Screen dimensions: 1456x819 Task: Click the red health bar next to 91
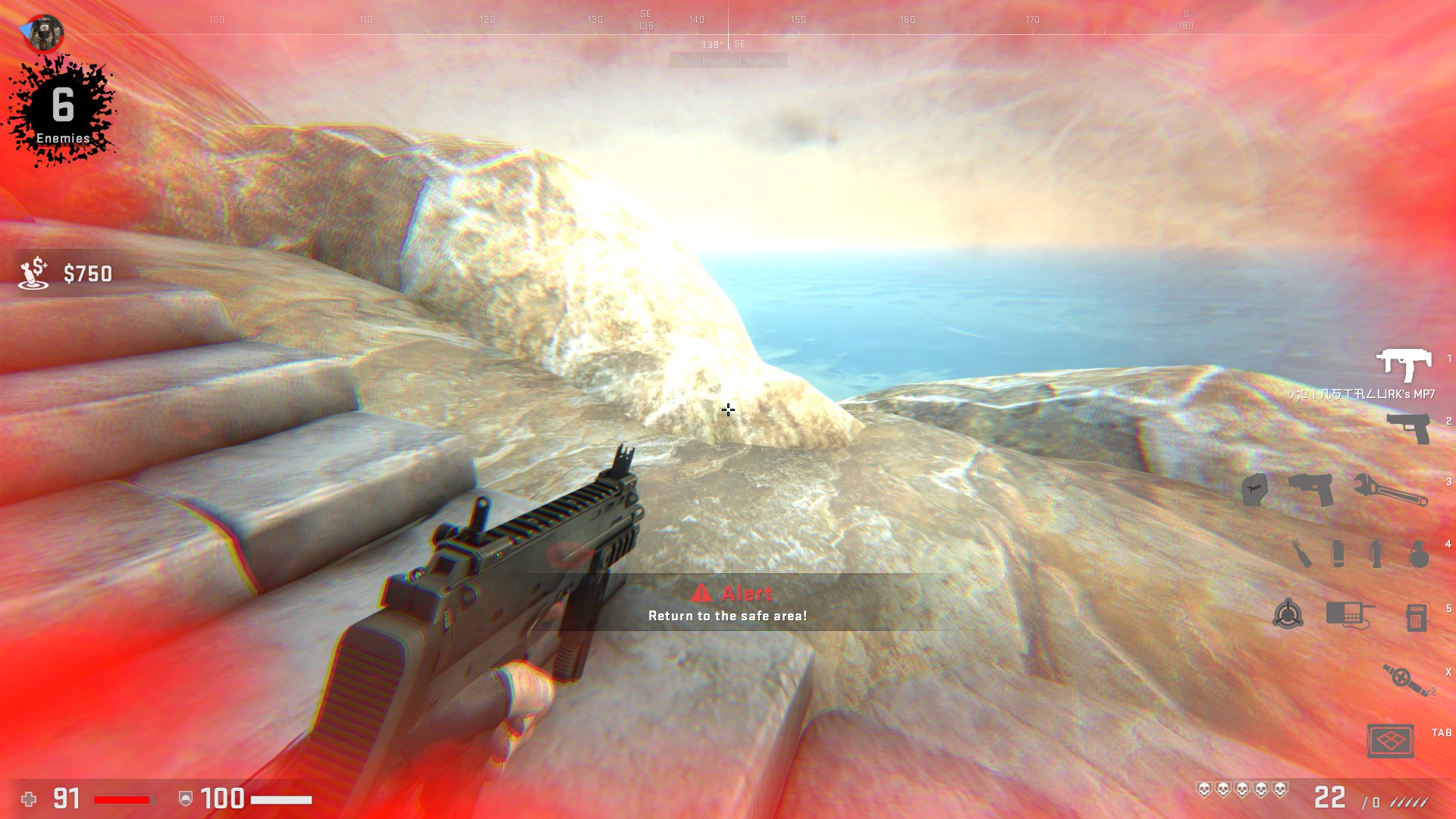point(121,799)
